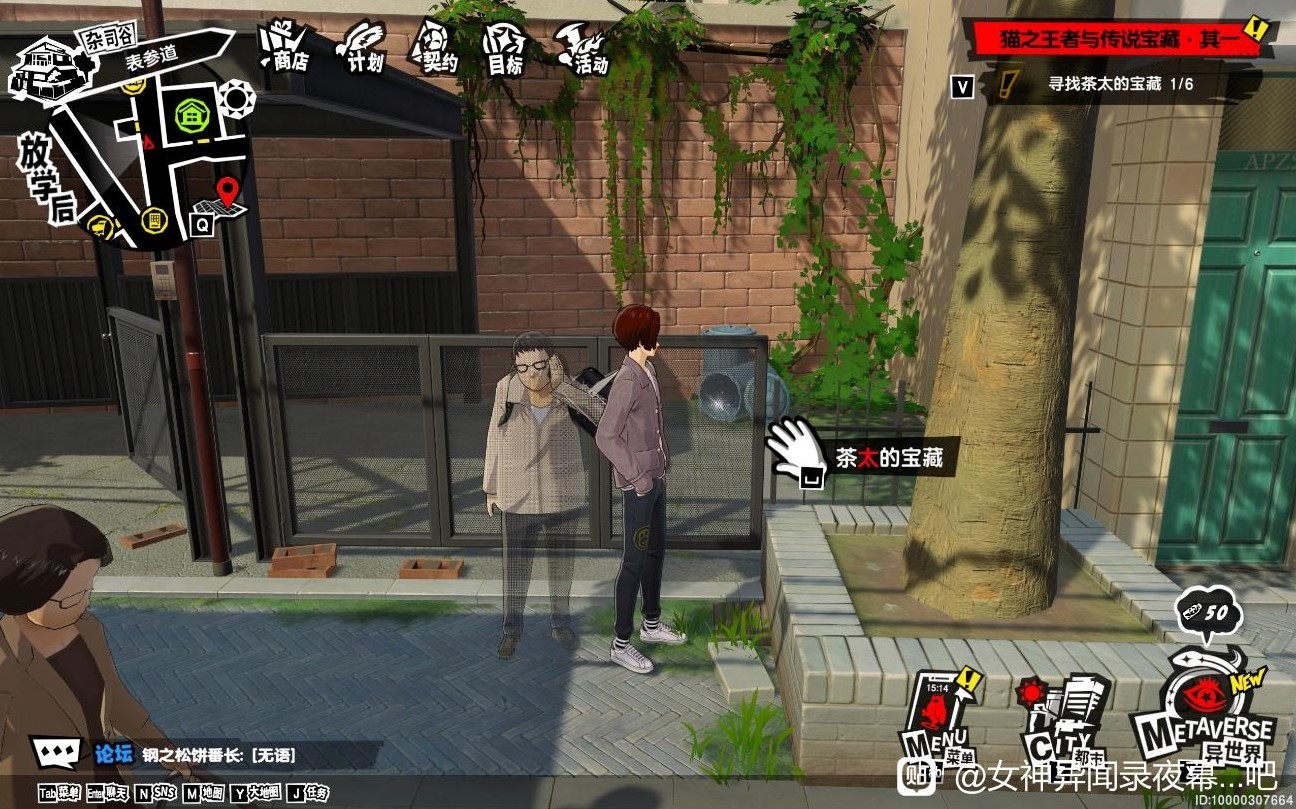
Task: Click the gear icon beside the minimap
Action: point(238,98)
